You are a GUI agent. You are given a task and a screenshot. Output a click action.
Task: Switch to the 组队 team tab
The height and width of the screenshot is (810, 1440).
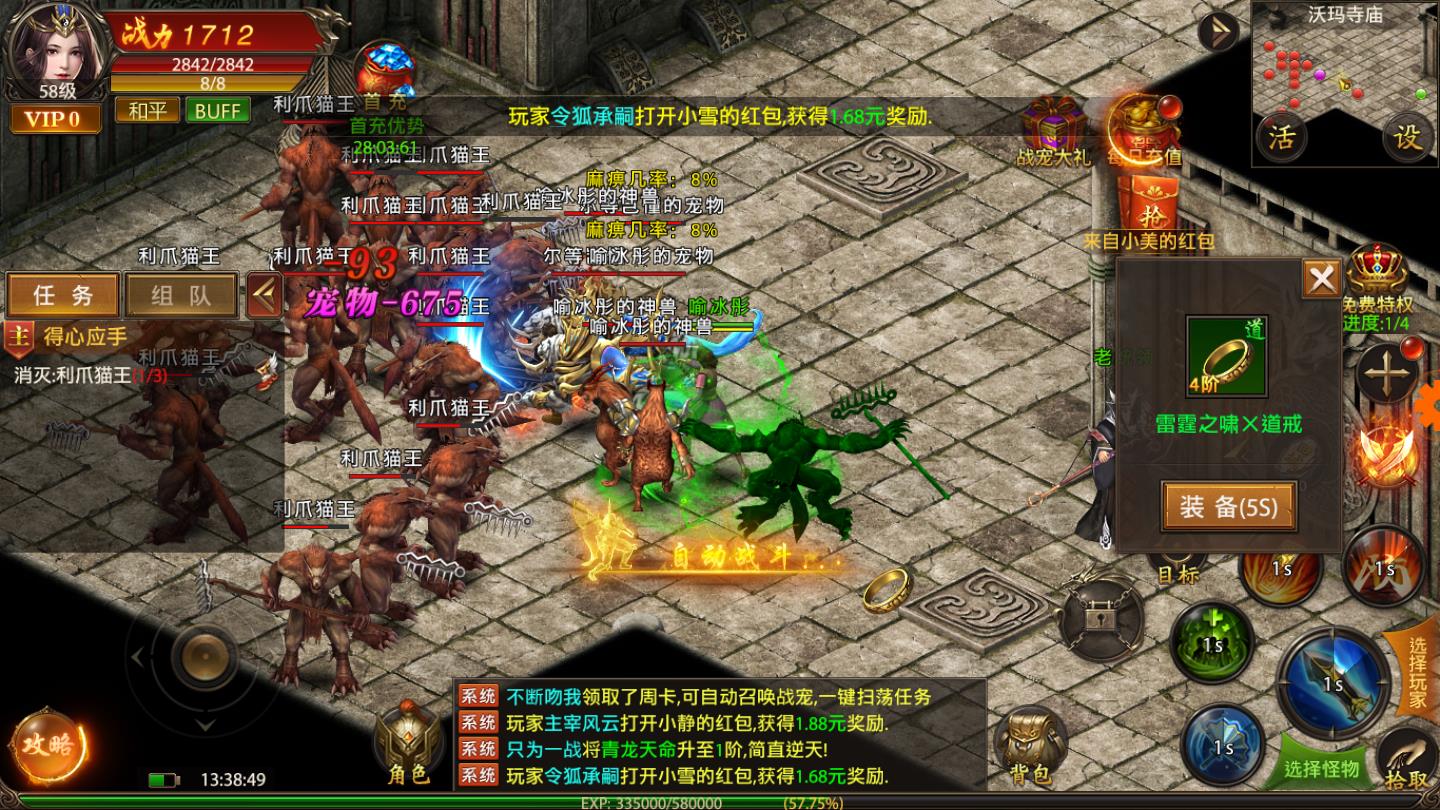[x=180, y=295]
